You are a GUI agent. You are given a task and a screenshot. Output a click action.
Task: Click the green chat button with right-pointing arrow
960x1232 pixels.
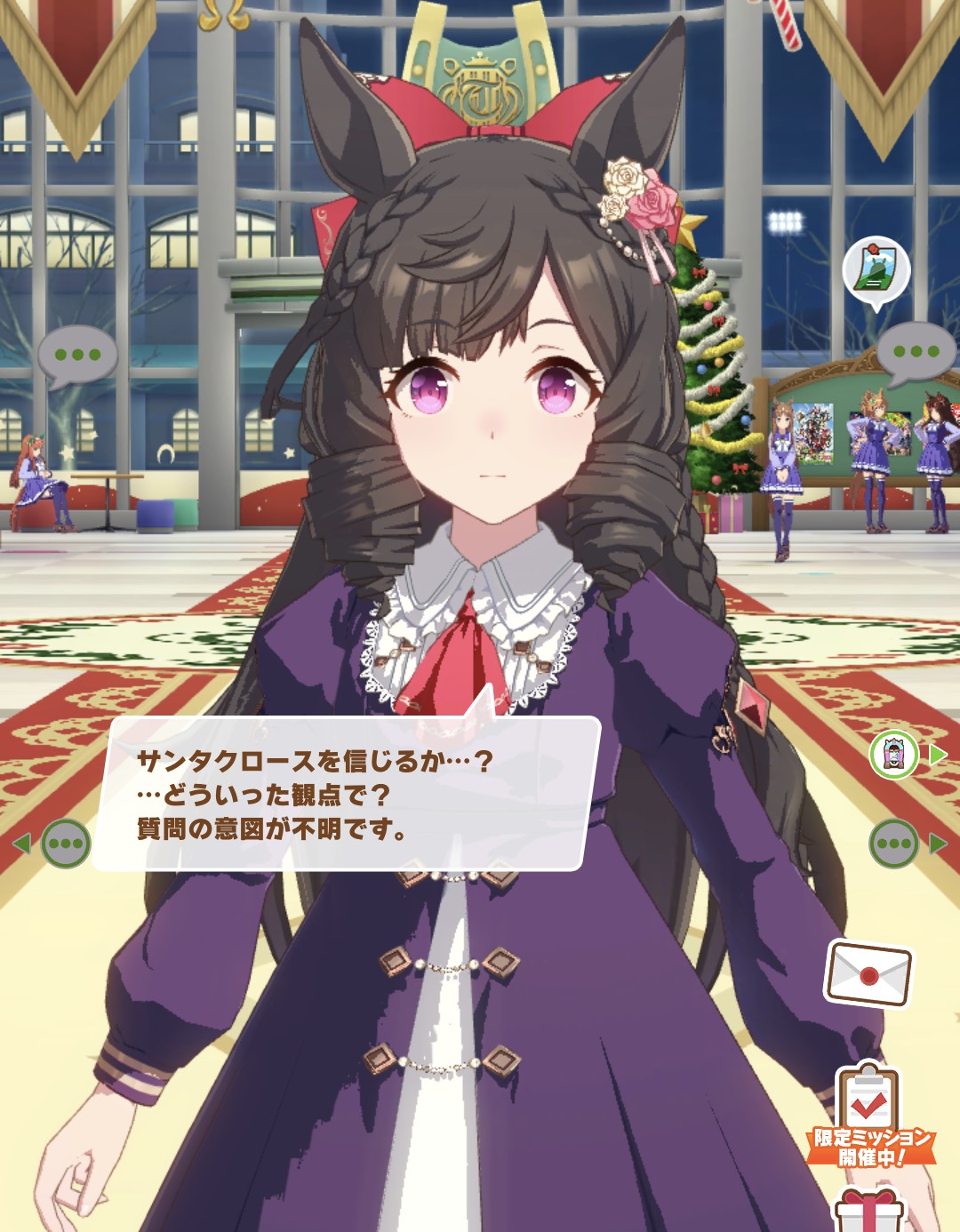tap(894, 843)
